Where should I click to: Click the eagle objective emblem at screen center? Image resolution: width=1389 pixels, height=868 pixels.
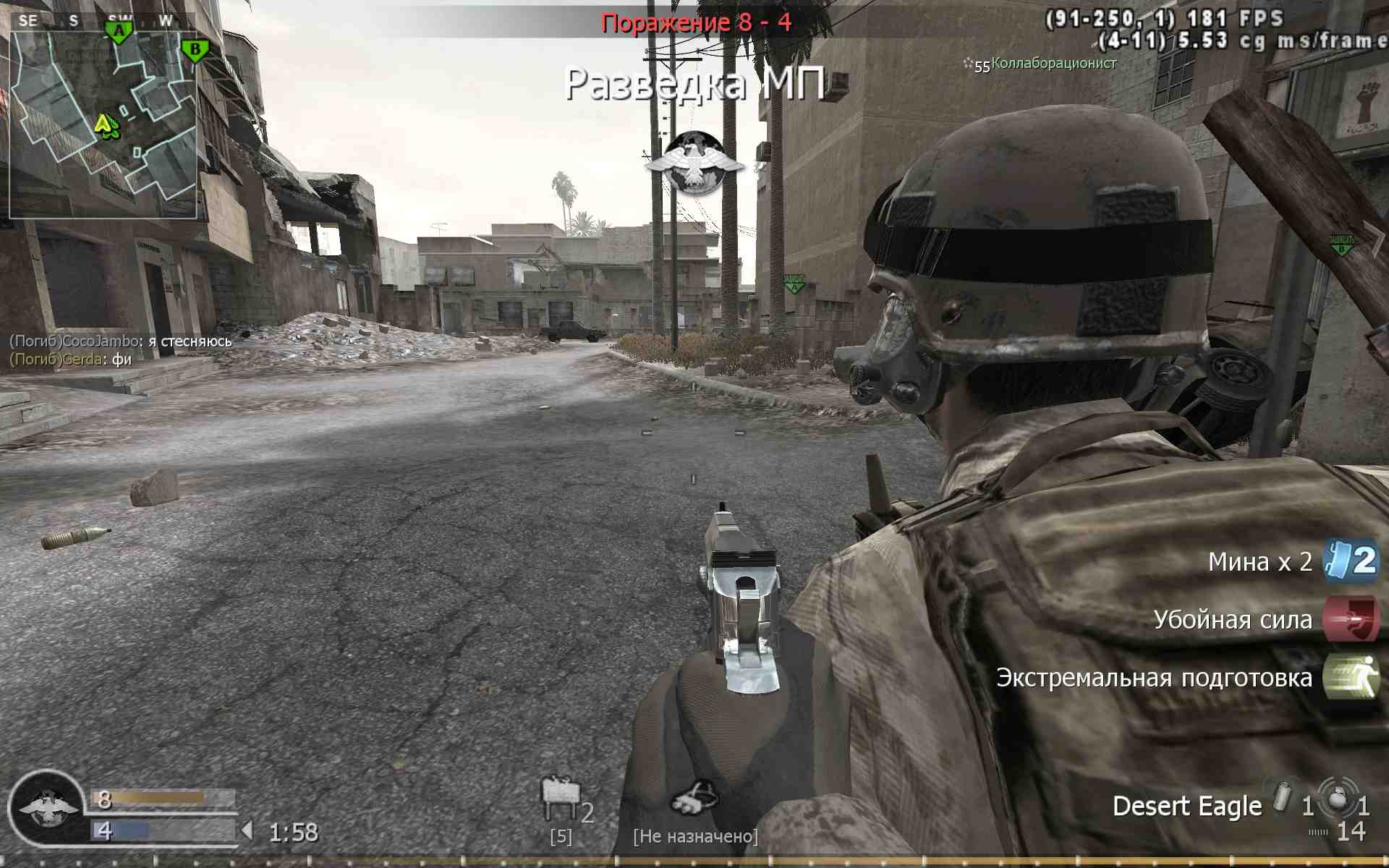(x=697, y=161)
